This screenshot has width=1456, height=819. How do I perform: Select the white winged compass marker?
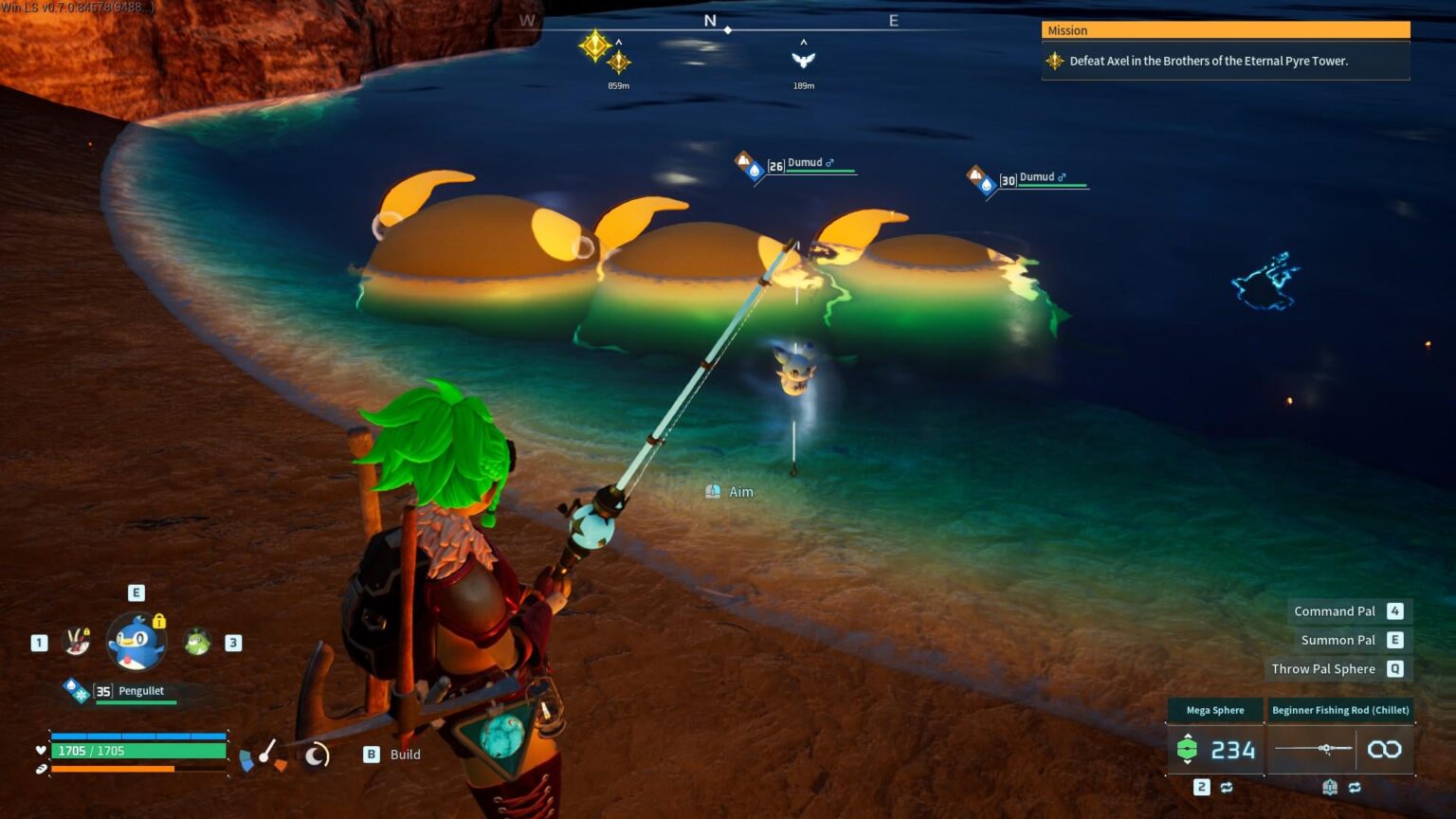[x=803, y=60]
